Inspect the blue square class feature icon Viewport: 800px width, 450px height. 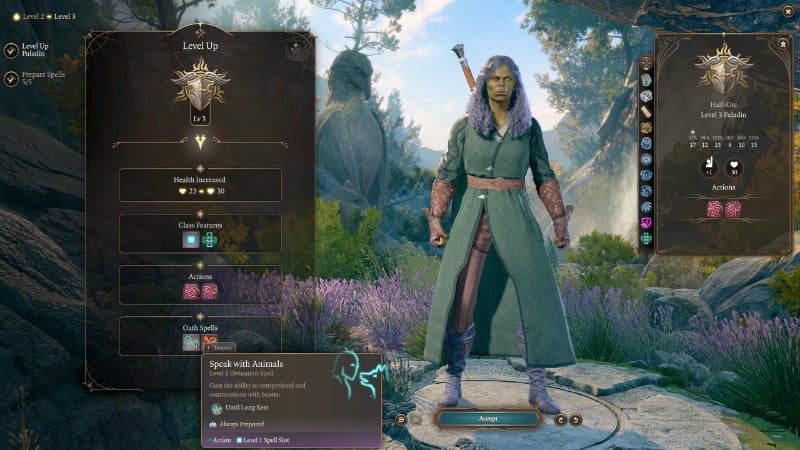pyautogui.click(x=189, y=240)
